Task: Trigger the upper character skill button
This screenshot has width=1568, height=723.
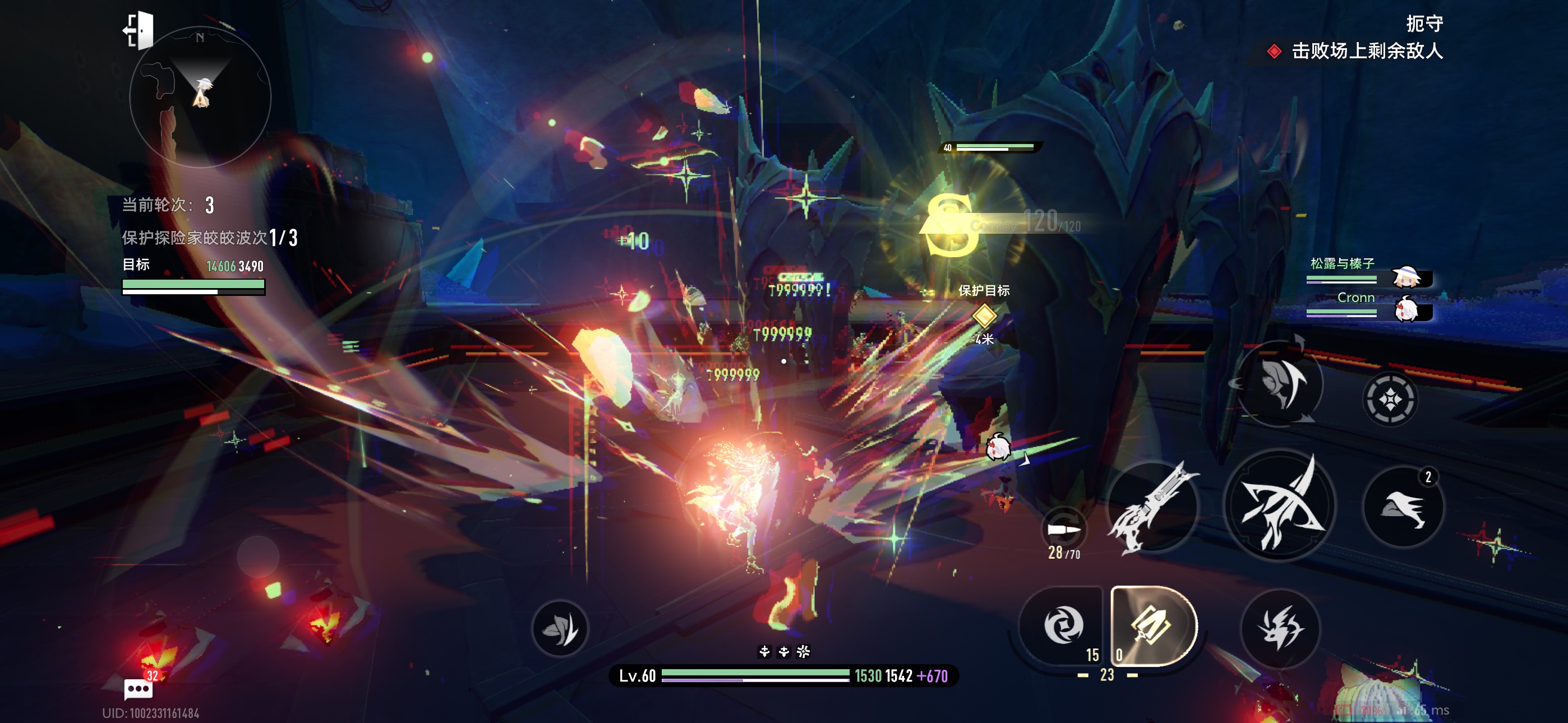Action: 1281,383
